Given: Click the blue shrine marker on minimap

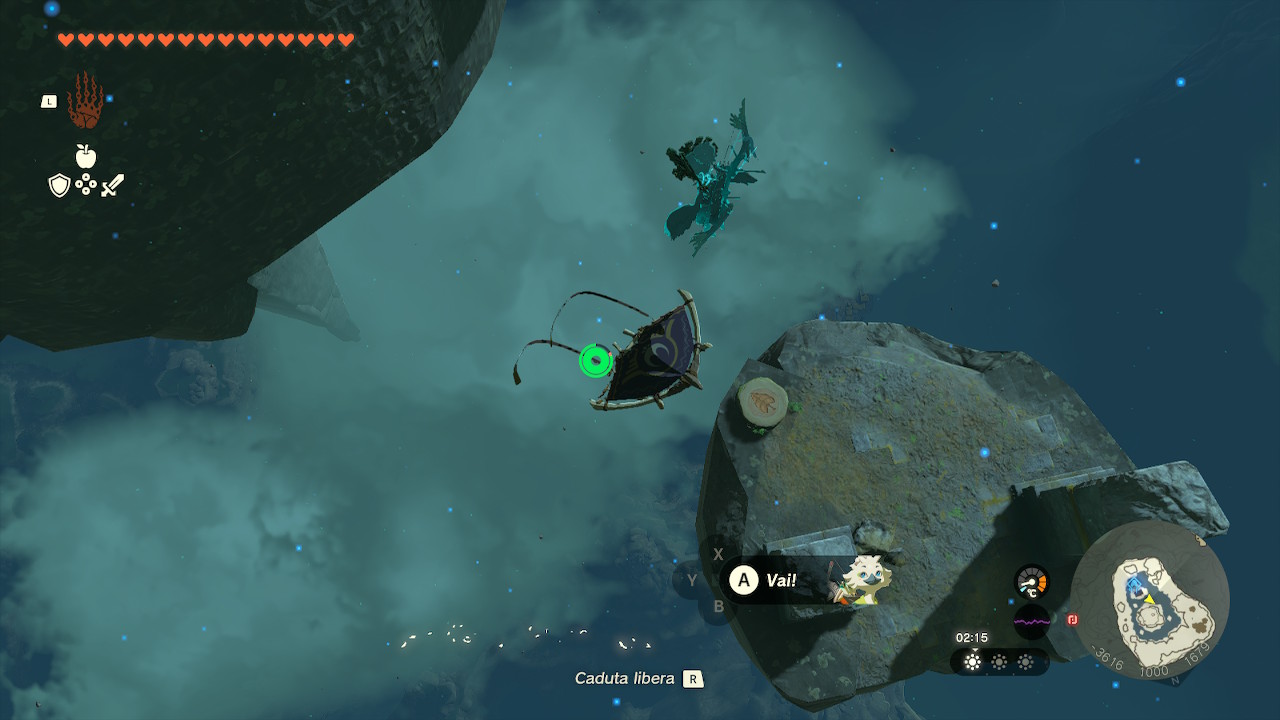Looking at the screenshot, I should [x=1134, y=585].
